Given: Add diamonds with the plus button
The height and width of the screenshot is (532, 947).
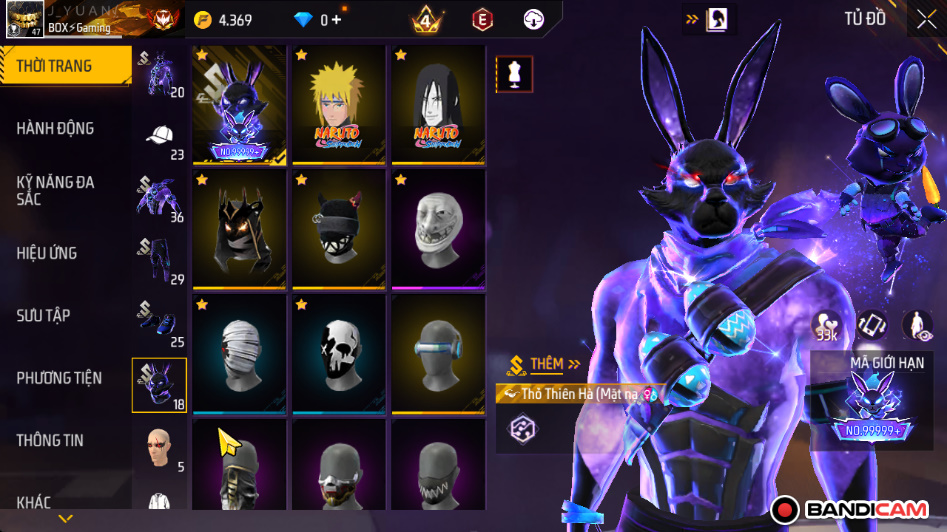Looking at the screenshot, I should 336,20.
